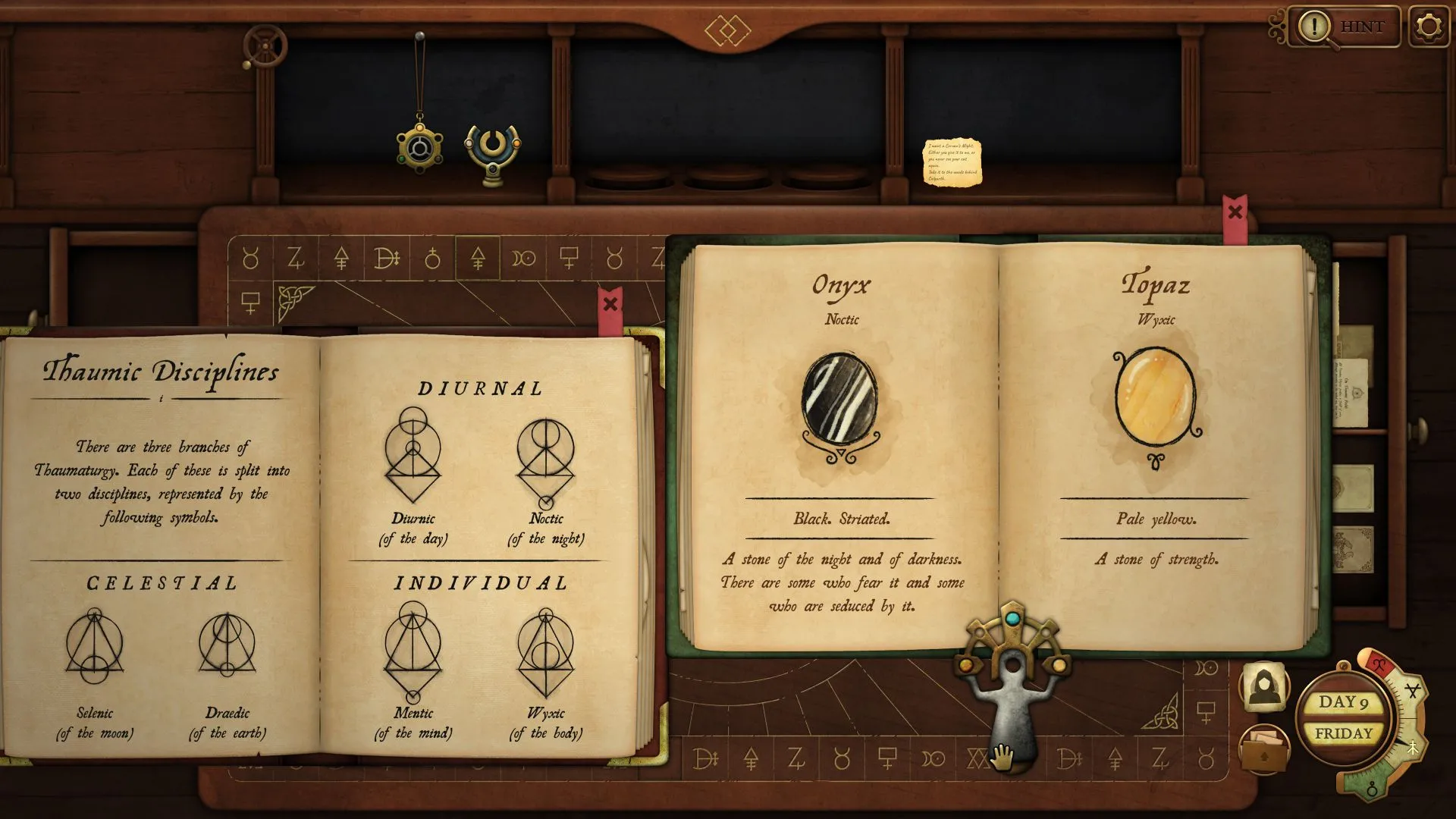1456x819 pixels.
Task: Pick up the yellow note on the shelf
Action: click(x=952, y=162)
